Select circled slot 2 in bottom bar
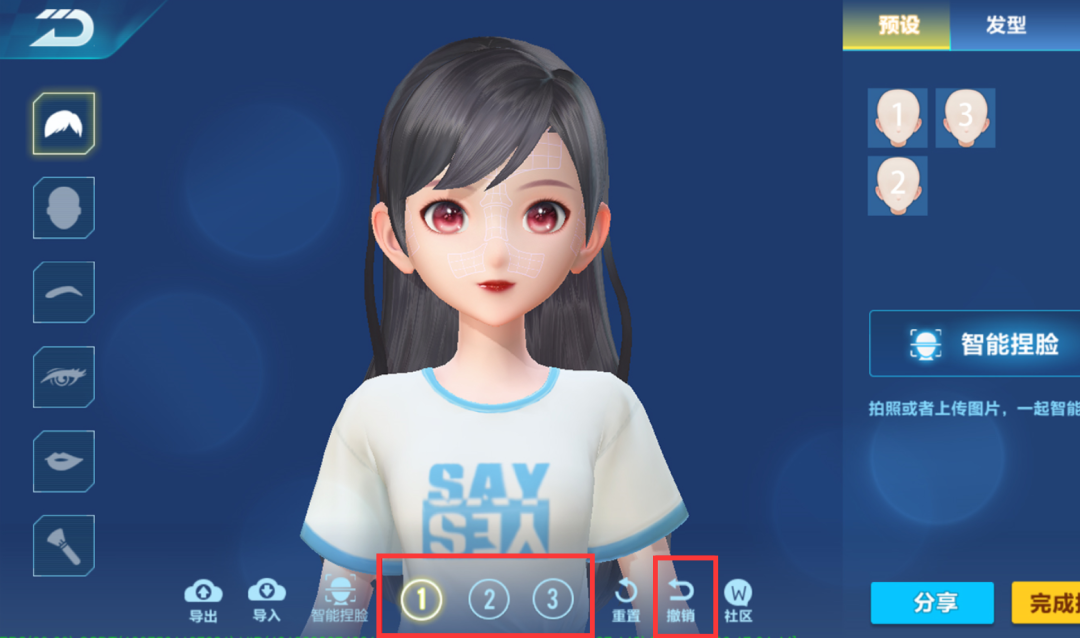The width and height of the screenshot is (1080, 638). pos(489,600)
